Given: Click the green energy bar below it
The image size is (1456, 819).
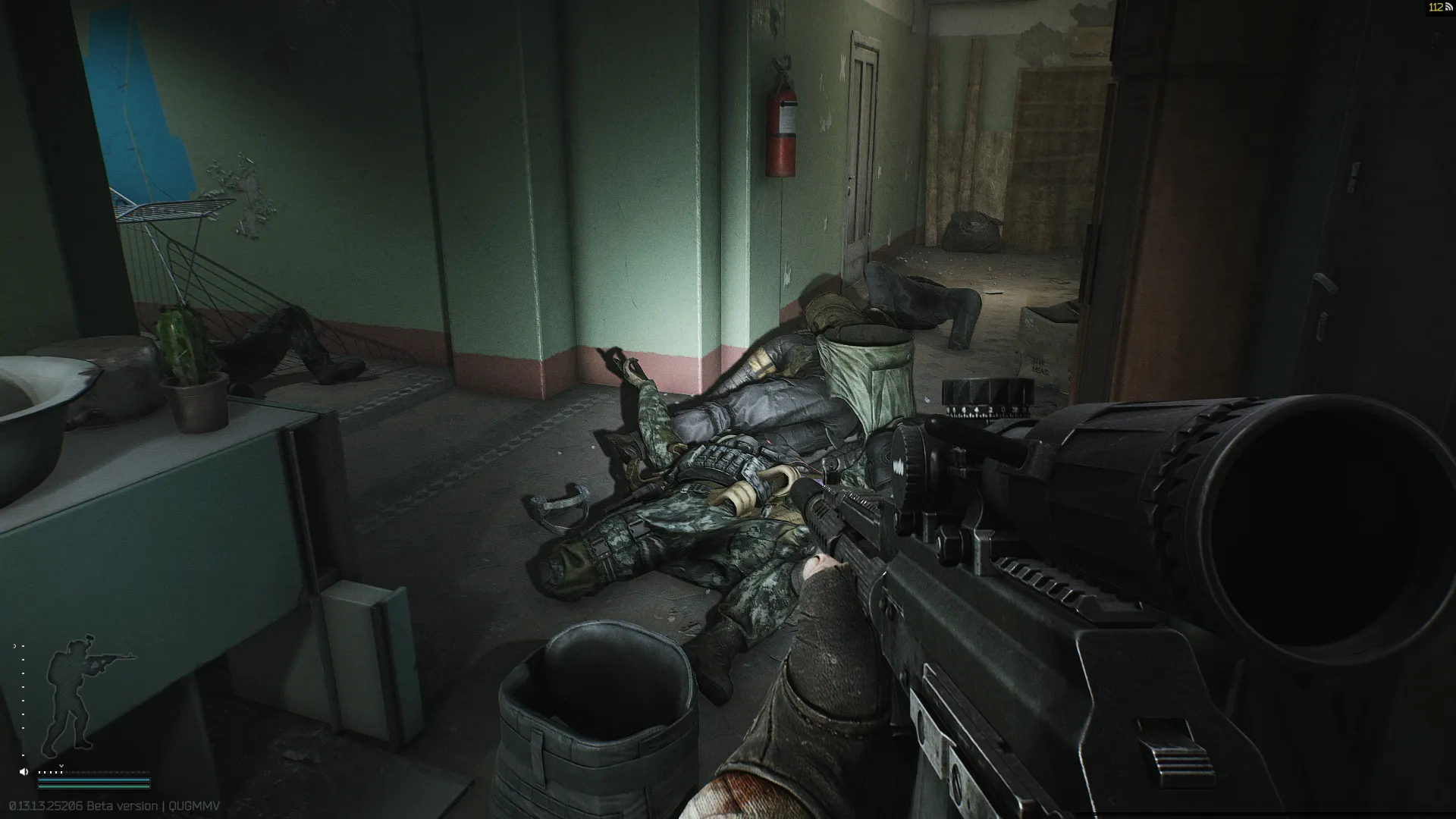Looking at the screenshot, I should [93, 786].
